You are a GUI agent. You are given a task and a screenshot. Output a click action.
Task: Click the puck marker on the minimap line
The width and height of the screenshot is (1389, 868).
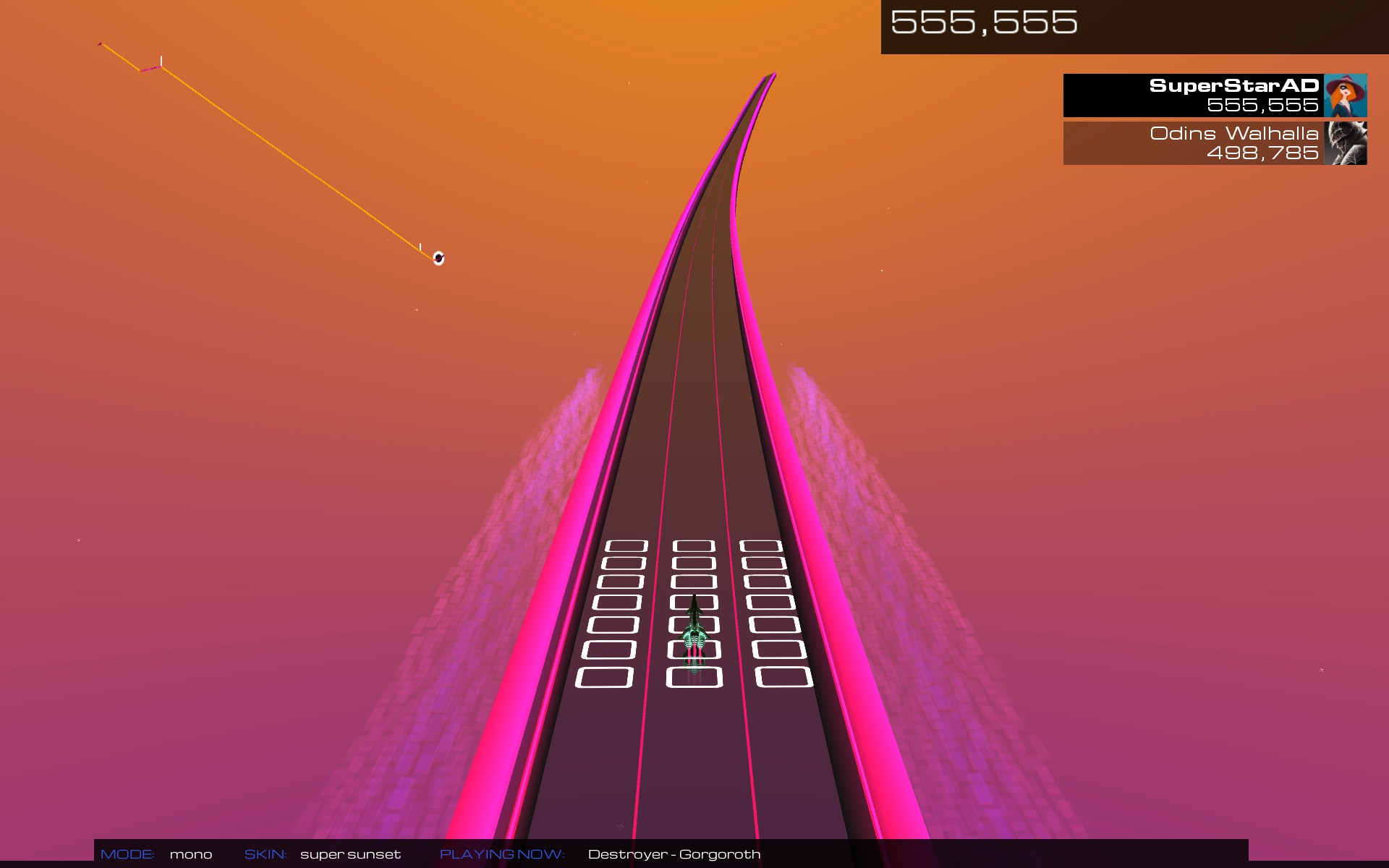pyautogui.click(x=438, y=258)
